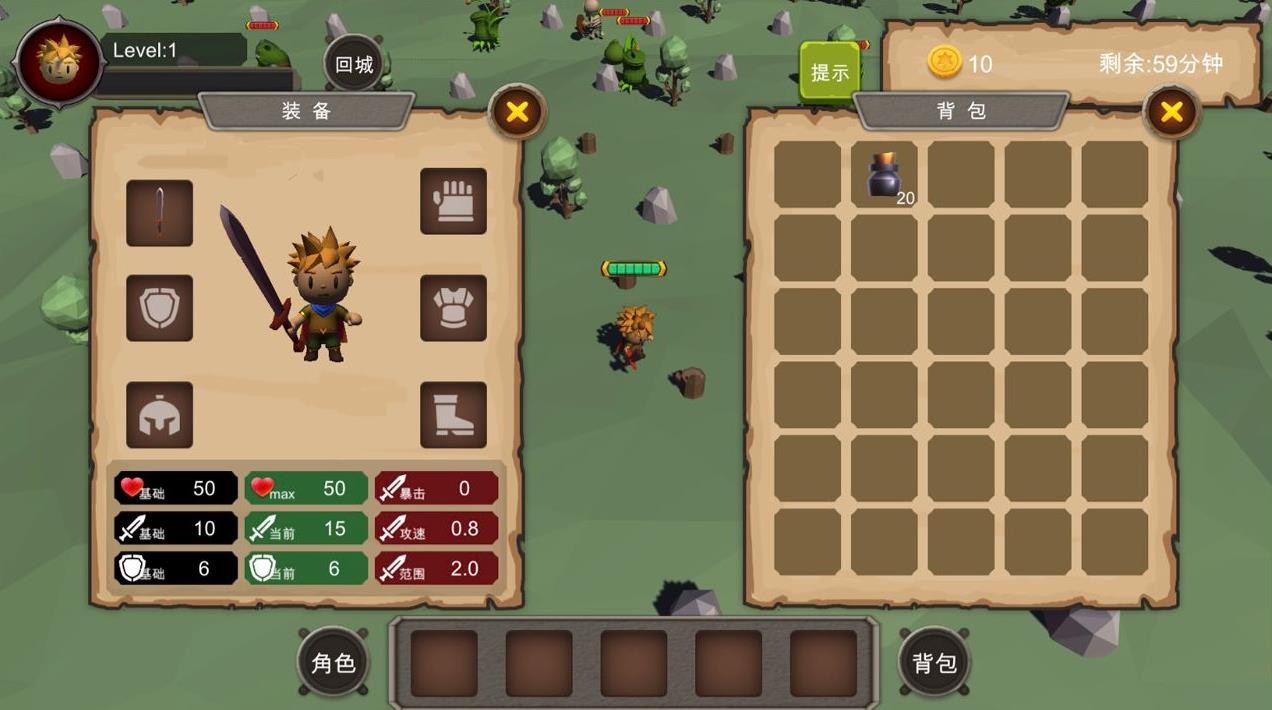1272x710 pixels.
Task: Select the boots equipment slot
Action: click(x=453, y=415)
